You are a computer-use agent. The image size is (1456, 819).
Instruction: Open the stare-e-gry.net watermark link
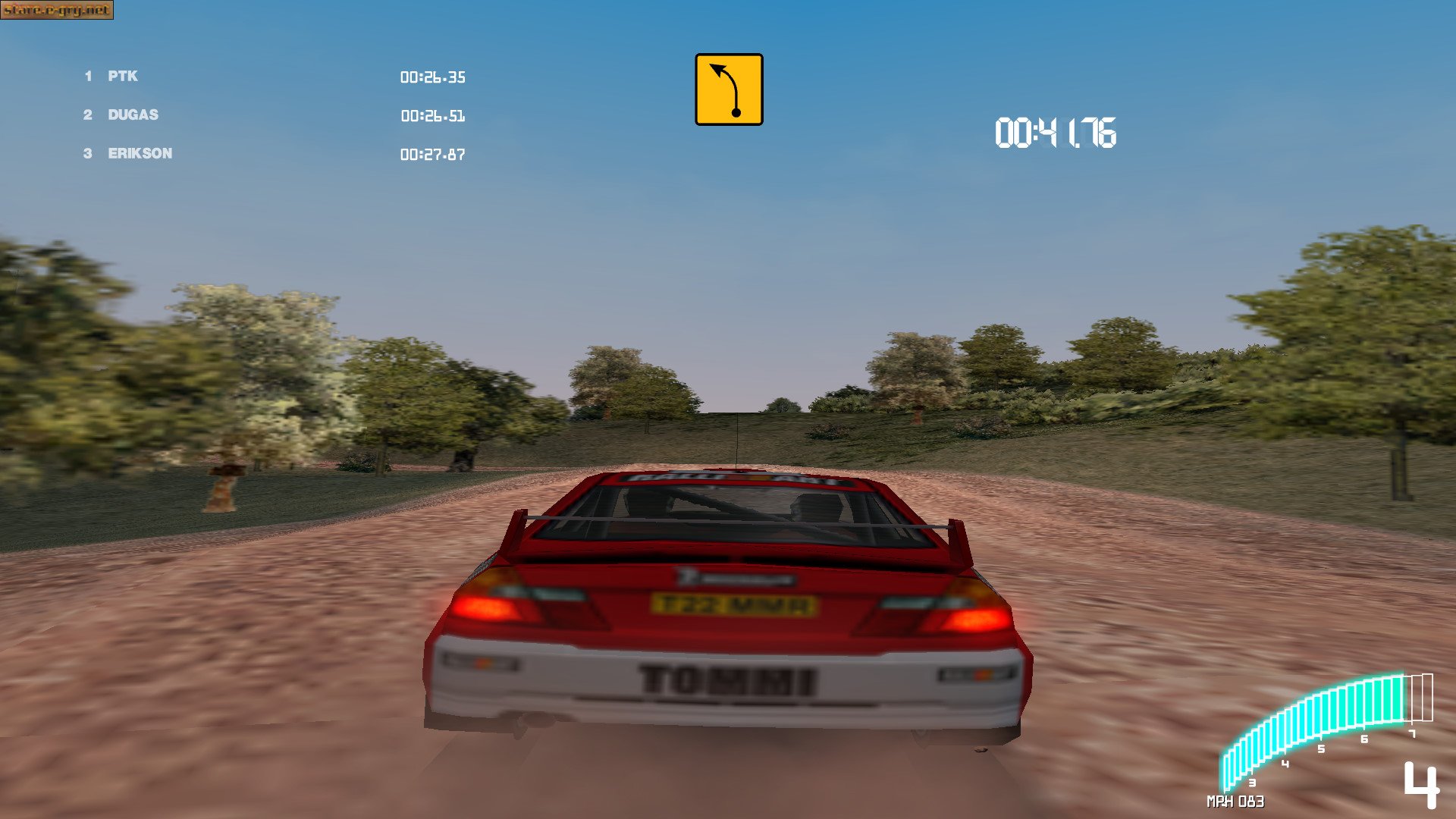[x=57, y=11]
